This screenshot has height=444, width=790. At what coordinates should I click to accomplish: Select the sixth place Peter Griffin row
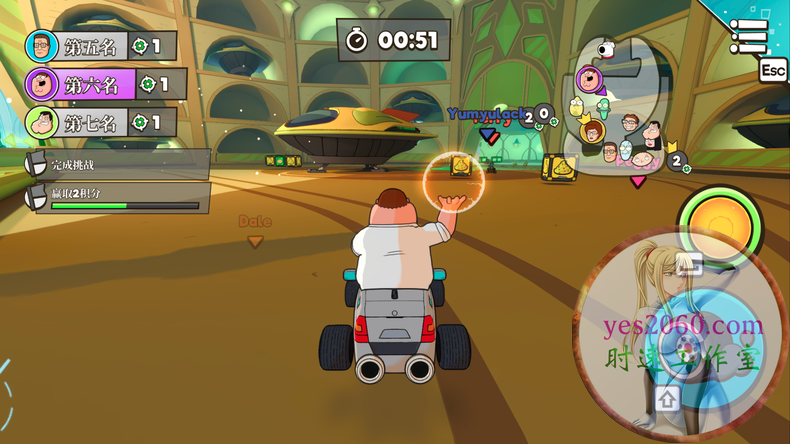pyautogui.click(x=105, y=84)
